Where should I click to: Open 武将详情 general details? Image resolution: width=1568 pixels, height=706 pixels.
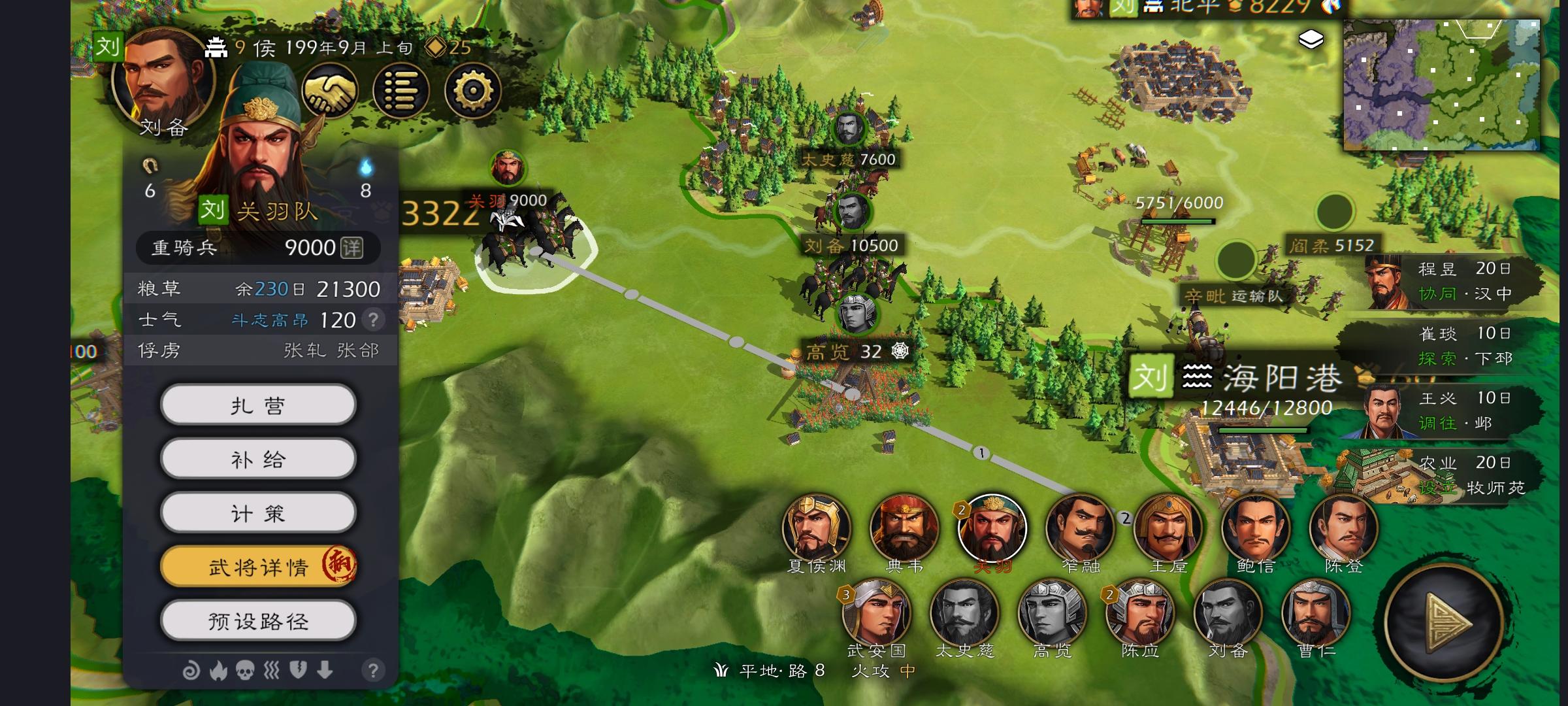(258, 567)
